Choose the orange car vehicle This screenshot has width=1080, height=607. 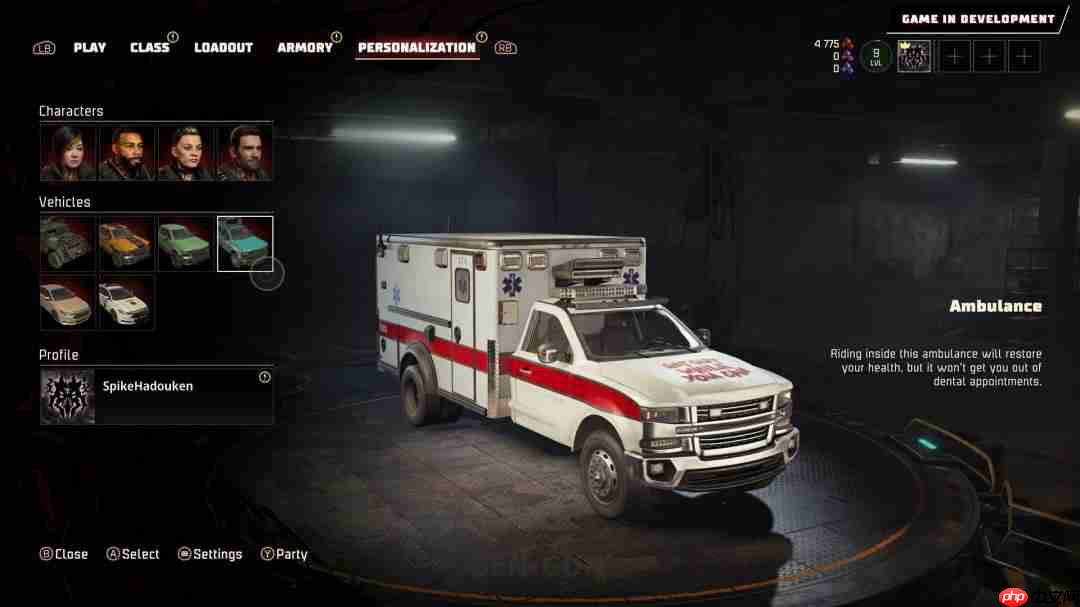127,244
